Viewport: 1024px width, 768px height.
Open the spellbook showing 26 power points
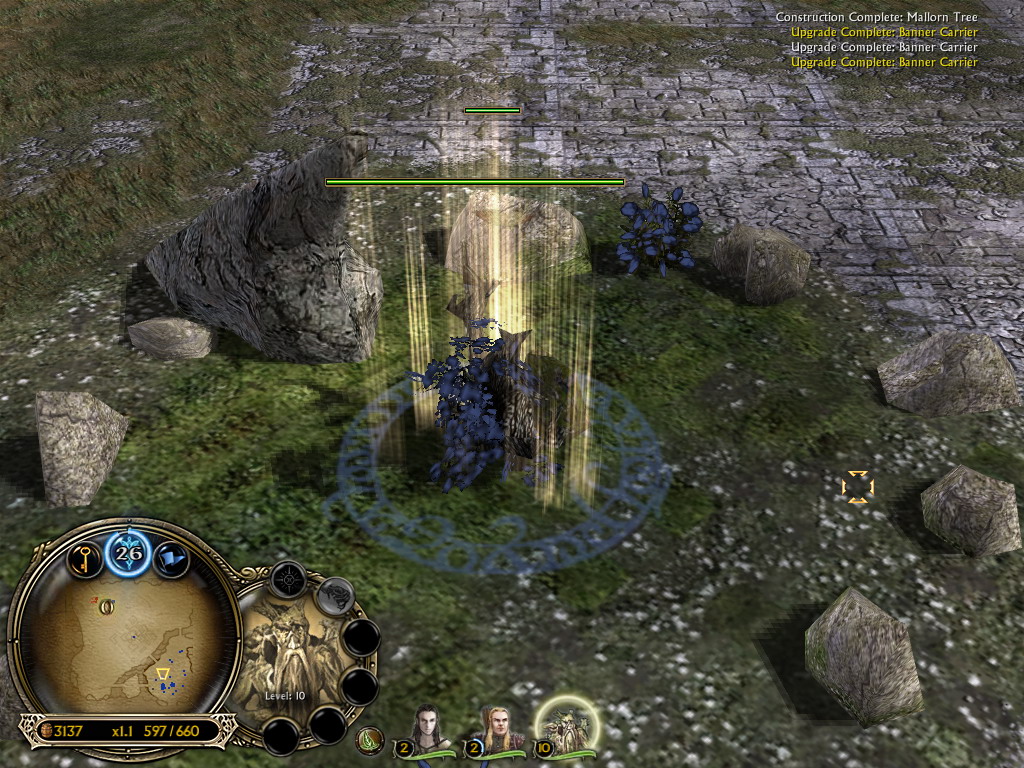[128, 551]
